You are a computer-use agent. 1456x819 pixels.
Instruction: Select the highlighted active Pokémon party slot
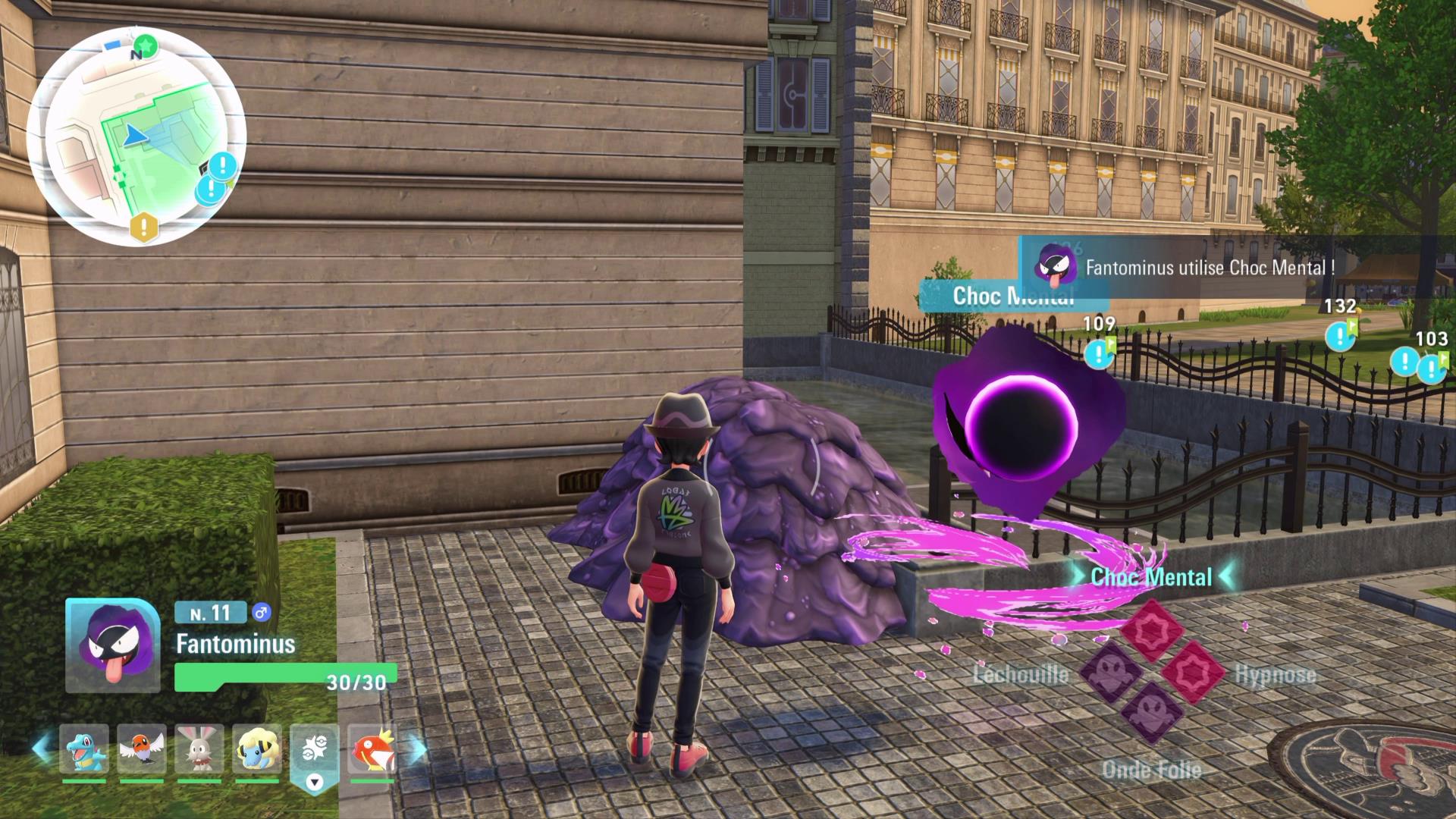[x=314, y=751]
